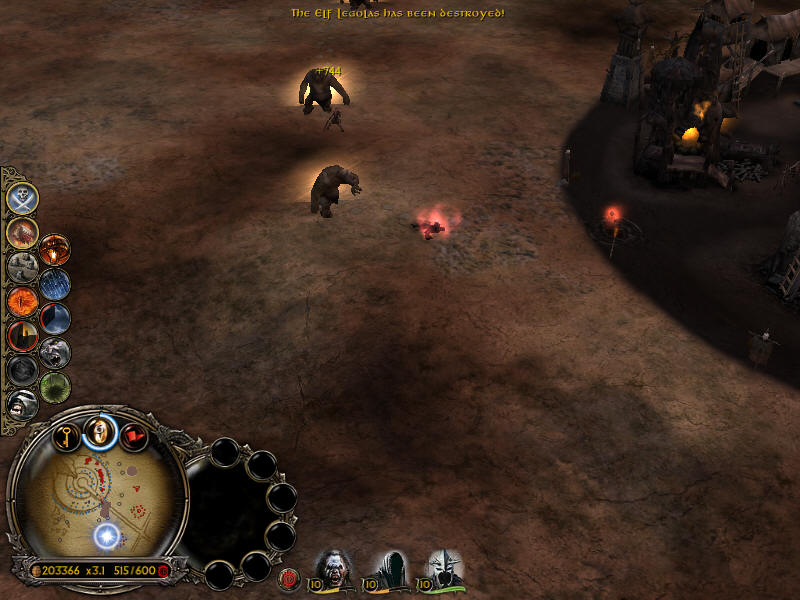The image size is (800, 600).
Task: Click the red flag button above minimap
Action: pos(133,436)
